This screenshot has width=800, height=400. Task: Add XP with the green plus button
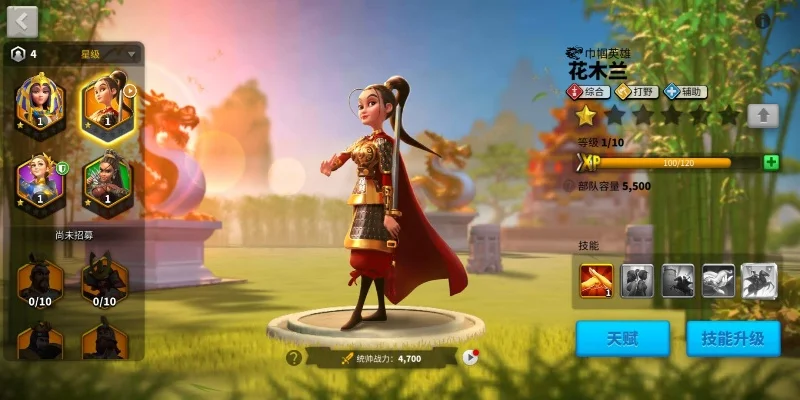pyautogui.click(x=770, y=162)
